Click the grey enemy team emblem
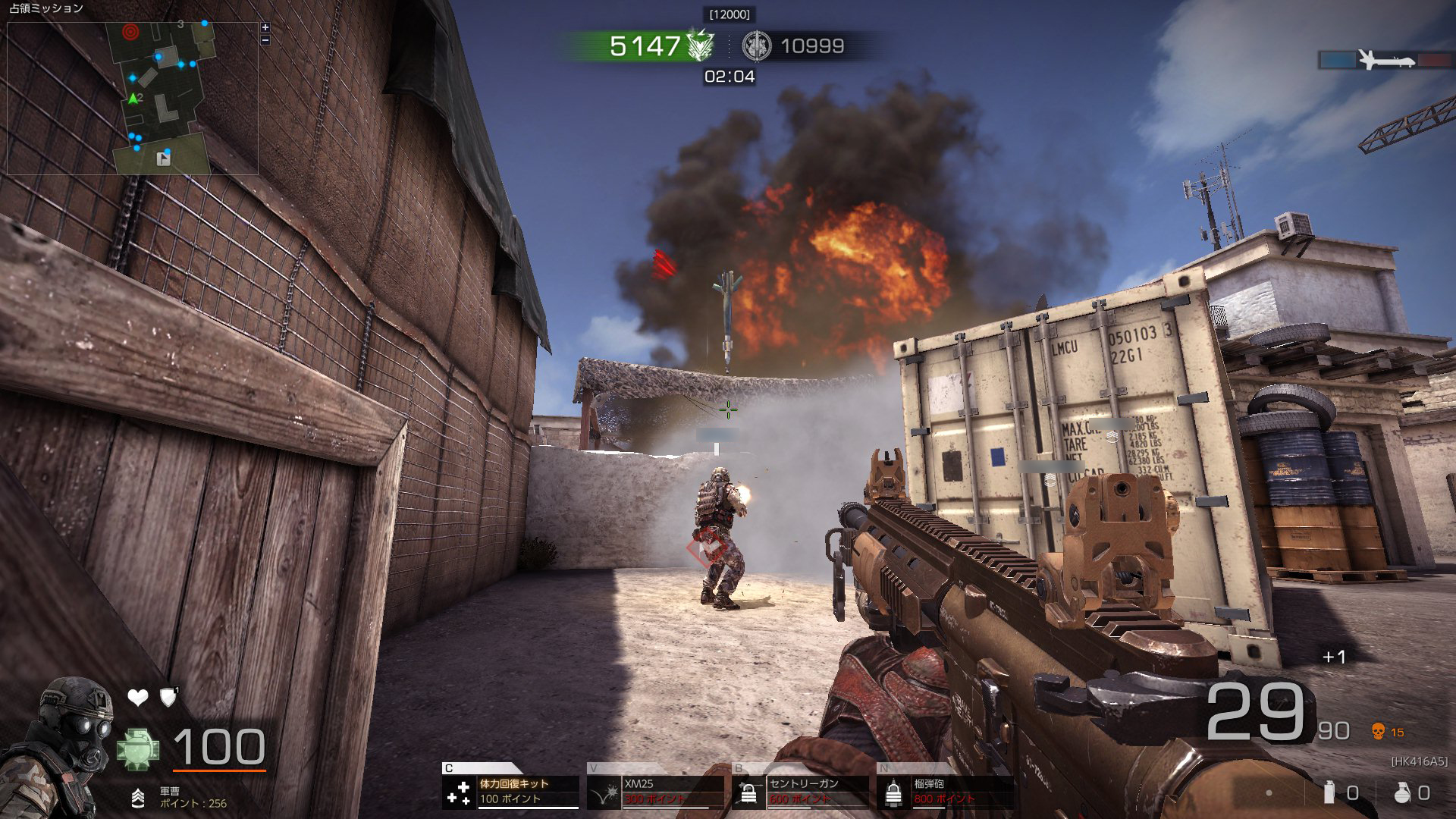 pos(755,45)
